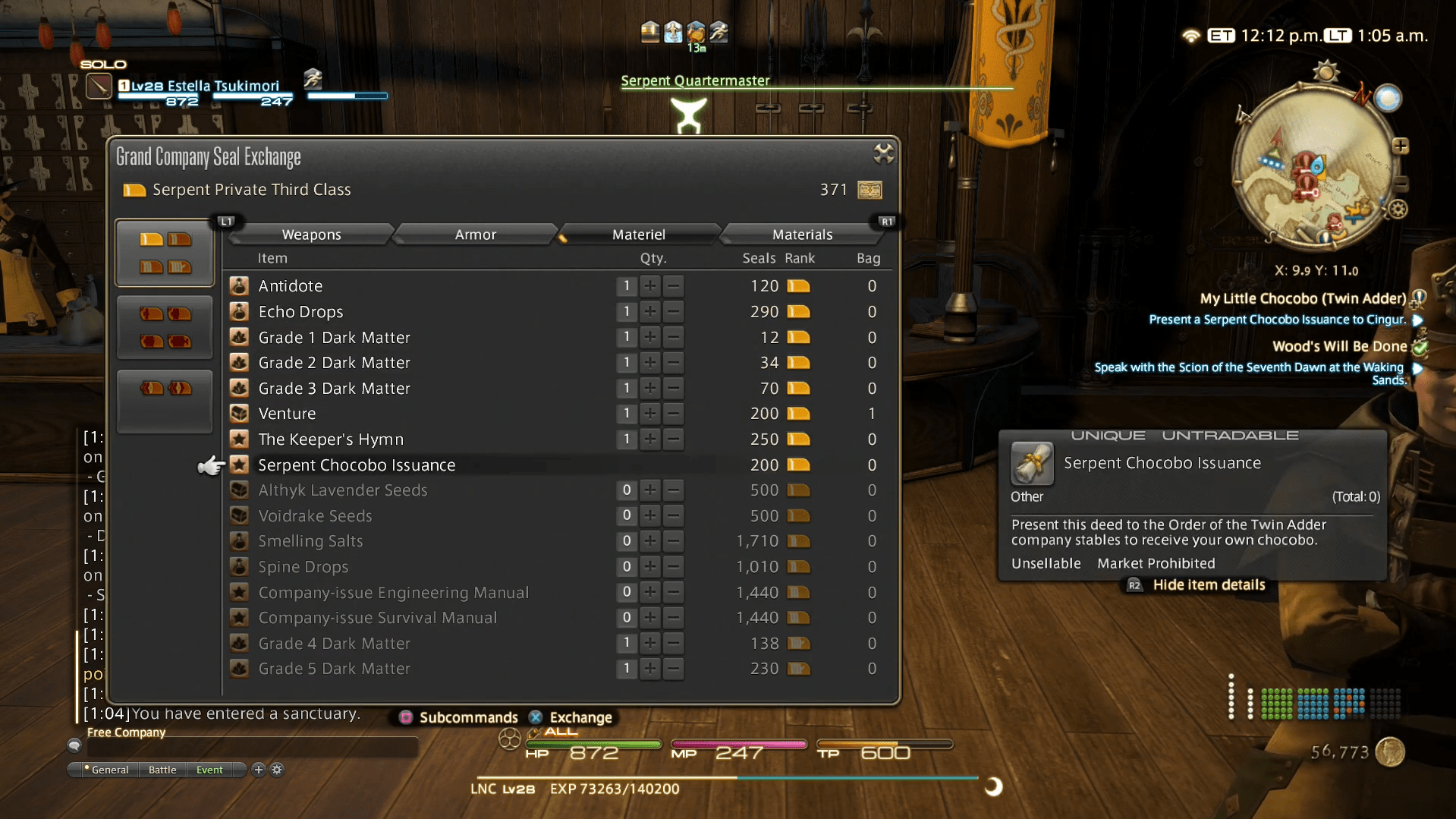
Task: Select the first rank tier category
Action: 165,253
